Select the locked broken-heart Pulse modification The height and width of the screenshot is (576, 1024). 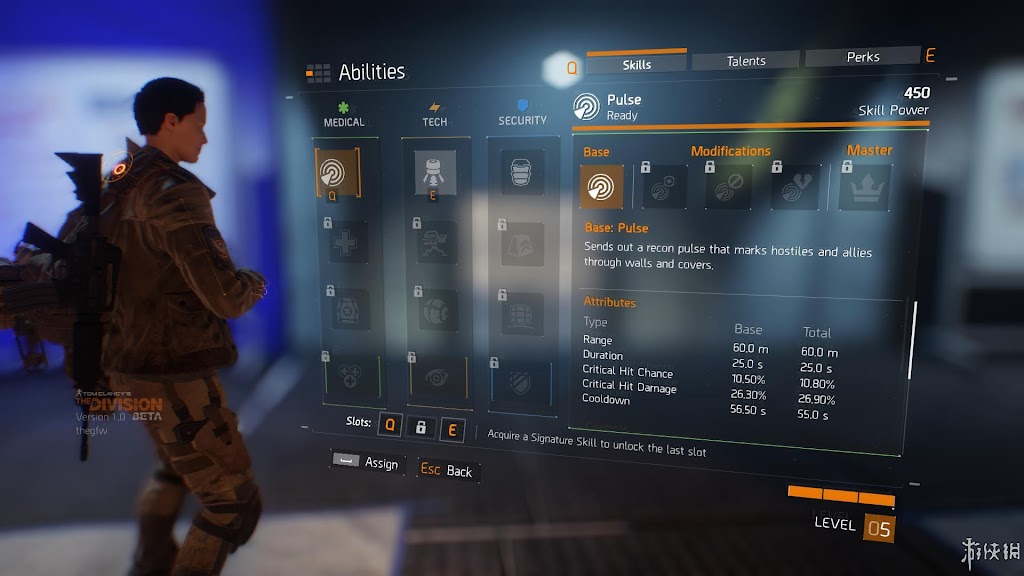(x=795, y=187)
